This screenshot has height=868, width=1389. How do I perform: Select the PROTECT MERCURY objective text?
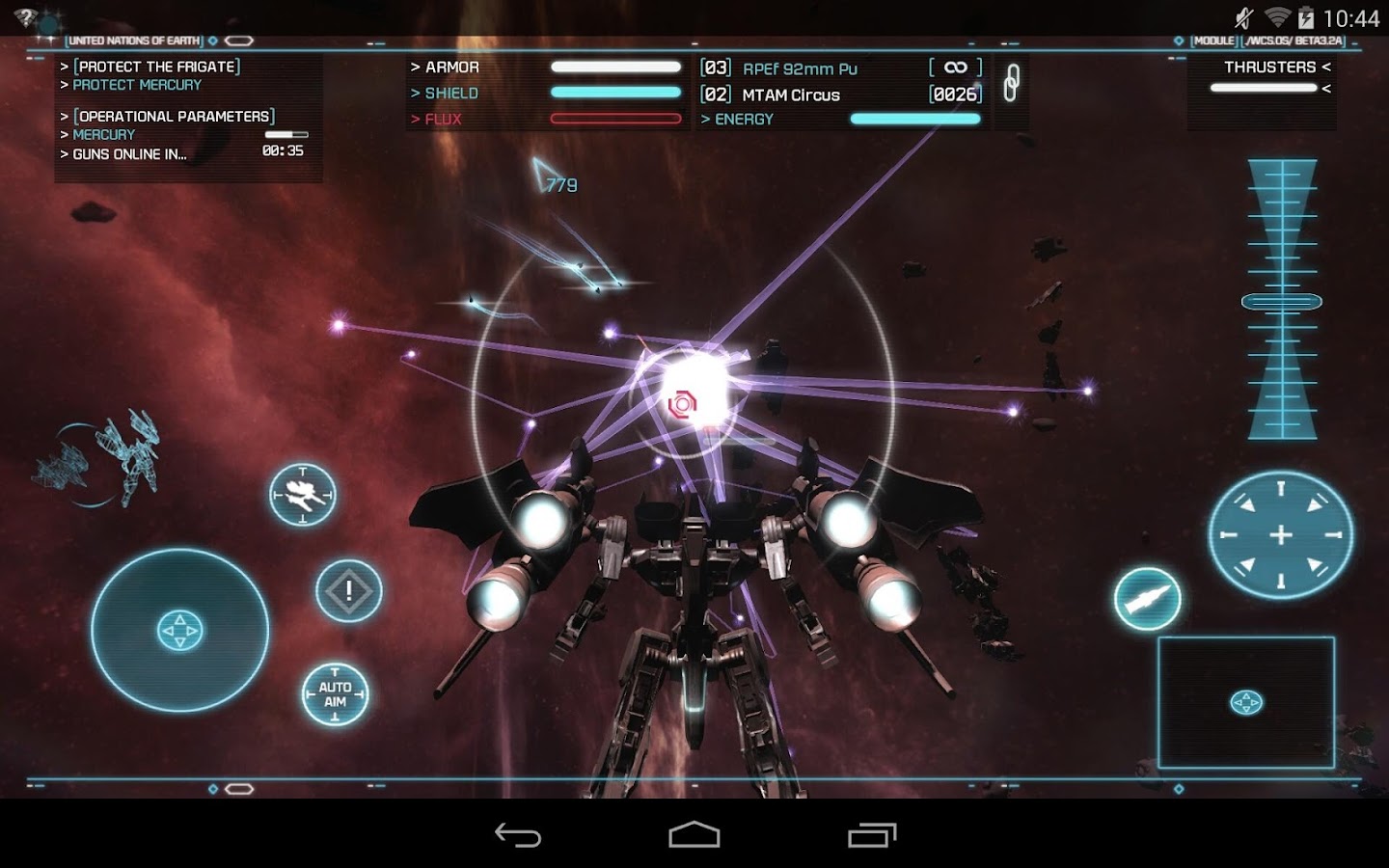(x=136, y=85)
